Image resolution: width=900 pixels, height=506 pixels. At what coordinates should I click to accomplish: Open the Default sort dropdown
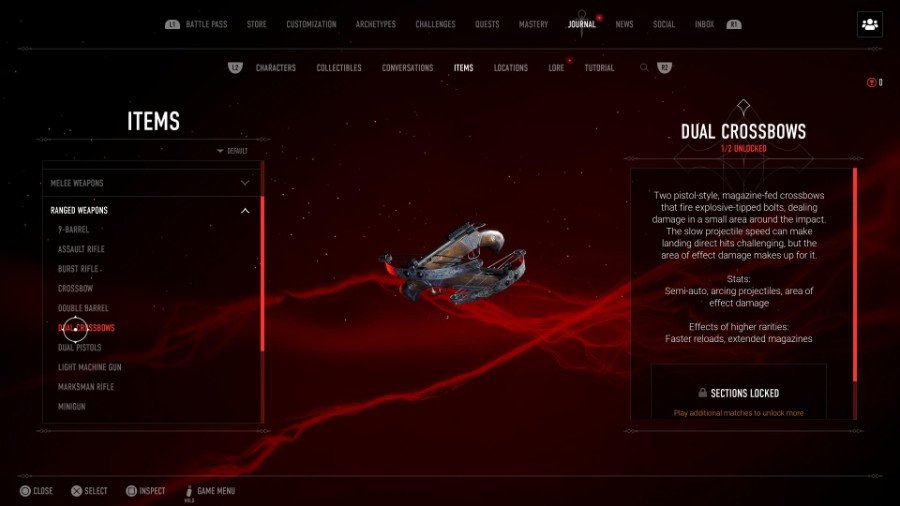pyautogui.click(x=233, y=151)
